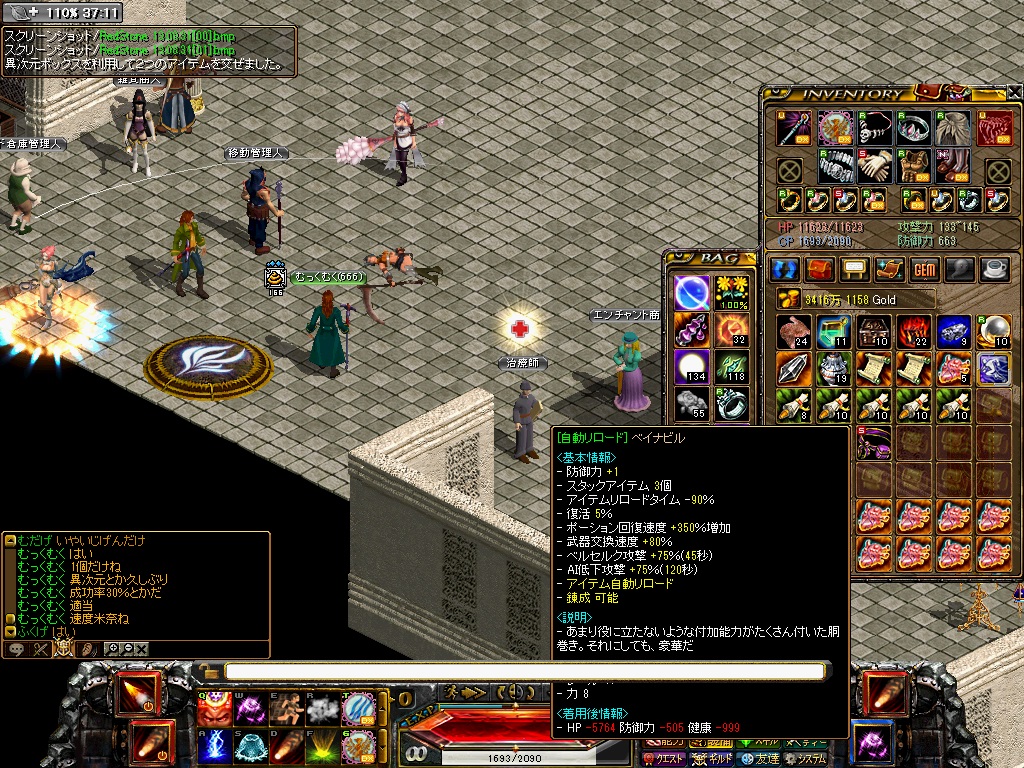Select the treasure chest item with count 11
1024x768 pixels.
tap(835, 332)
